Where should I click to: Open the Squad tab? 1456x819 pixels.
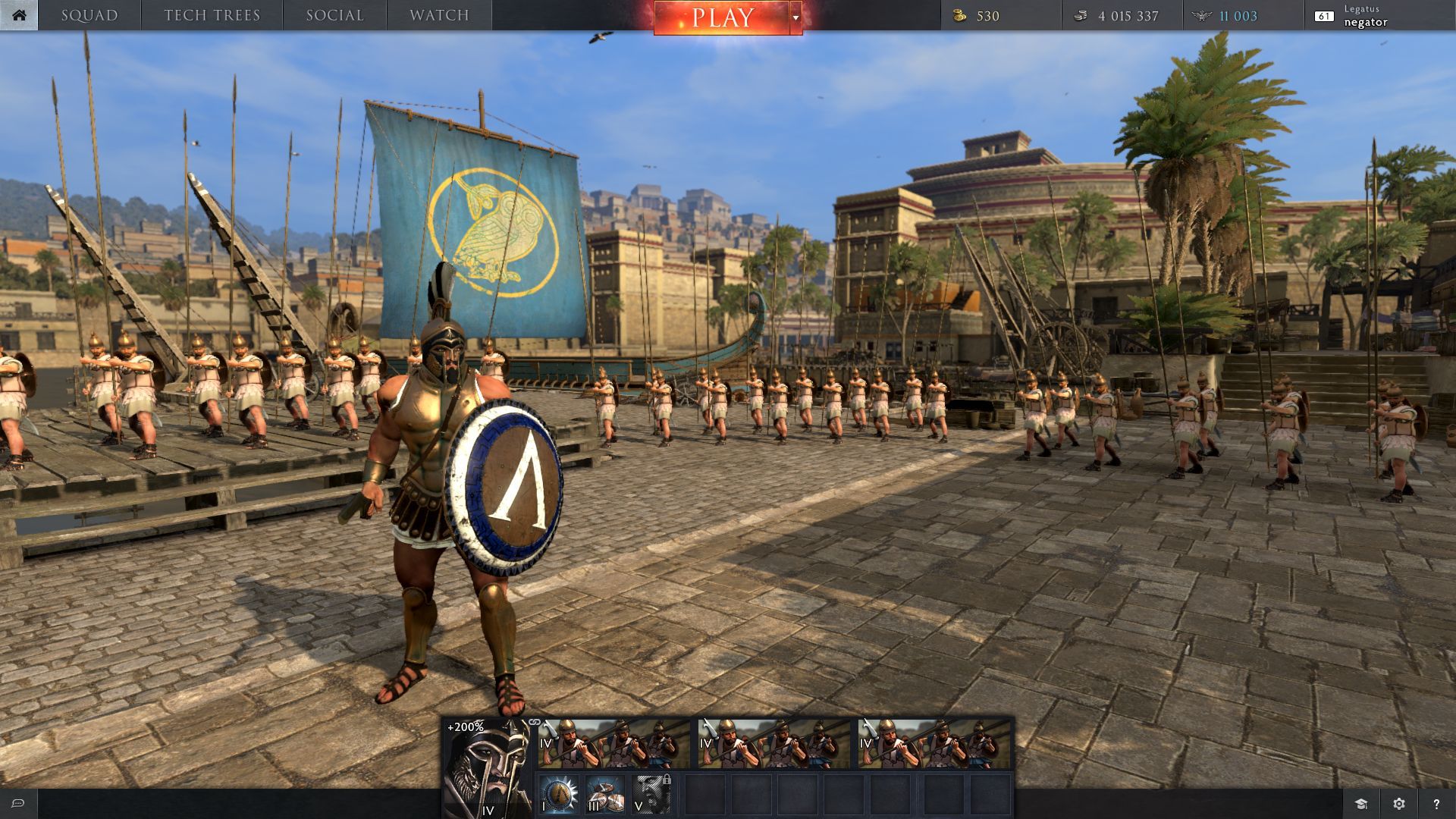(89, 15)
